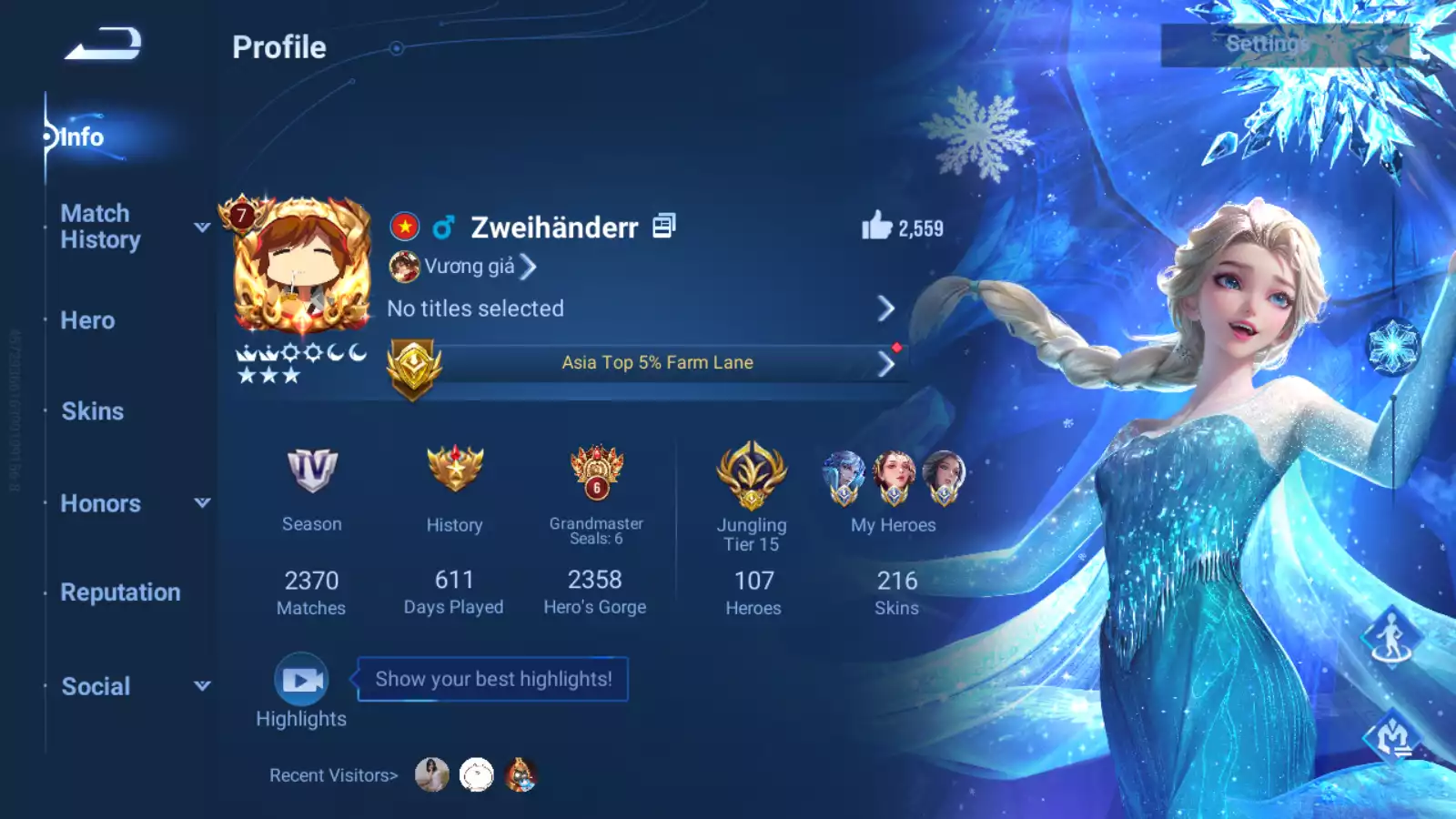Expand the Honors section
Screen dimensions: 1456x819
click(x=101, y=503)
